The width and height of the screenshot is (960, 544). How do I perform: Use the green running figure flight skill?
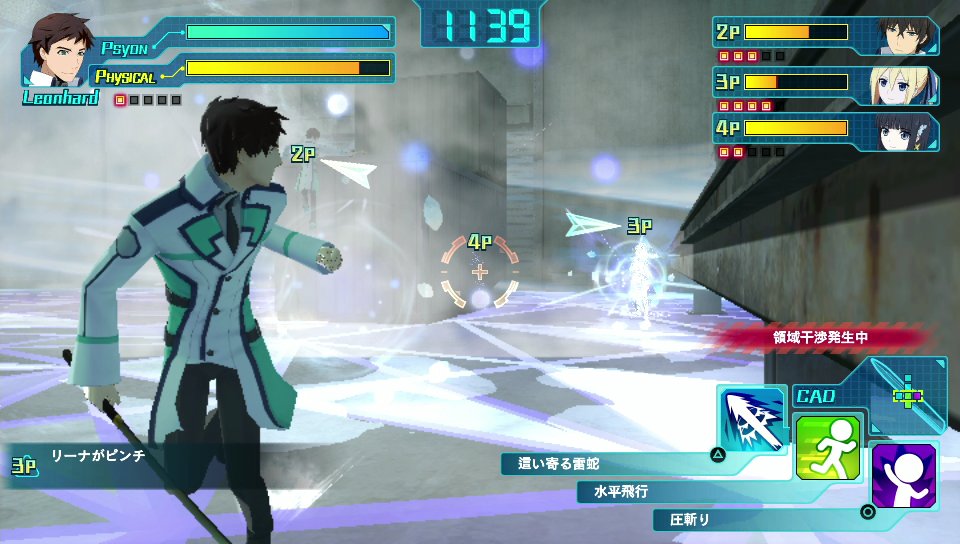(827, 446)
